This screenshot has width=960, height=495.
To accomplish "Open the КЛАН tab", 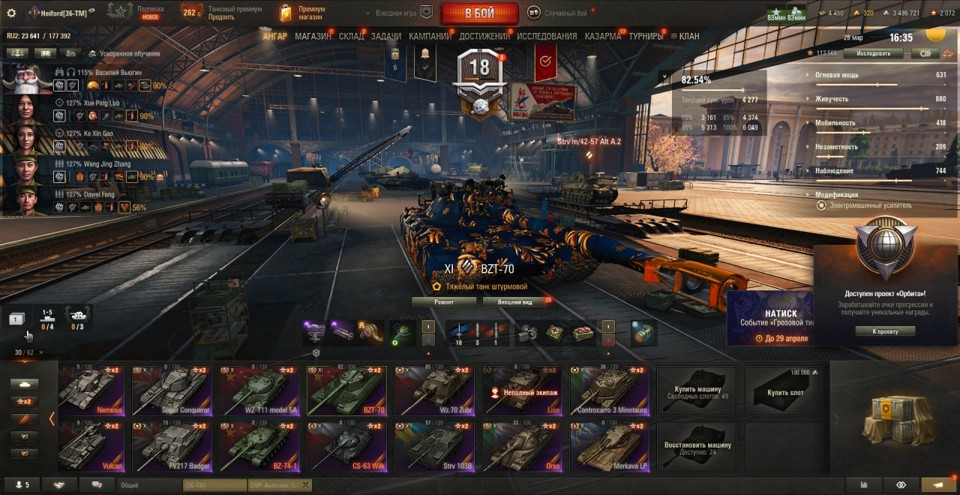I will click(688, 36).
